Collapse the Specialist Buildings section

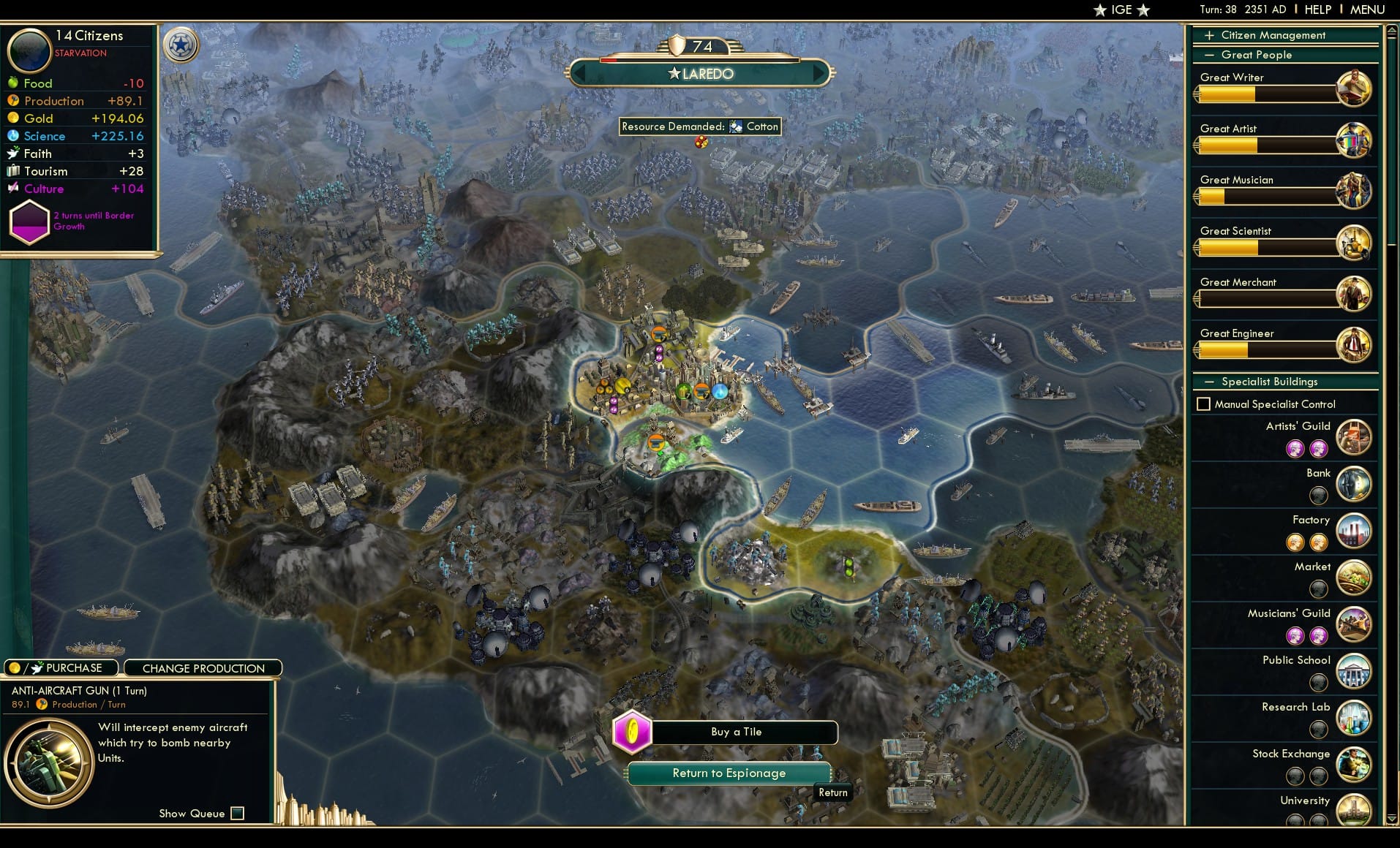coord(1211,382)
